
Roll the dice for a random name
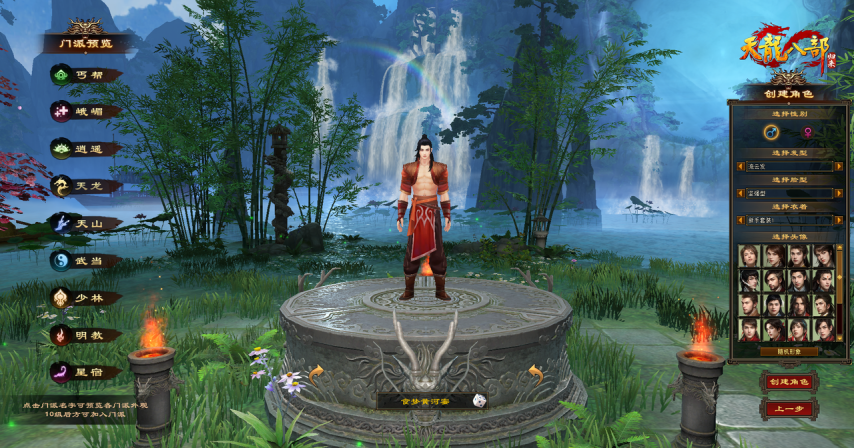(x=481, y=400)
